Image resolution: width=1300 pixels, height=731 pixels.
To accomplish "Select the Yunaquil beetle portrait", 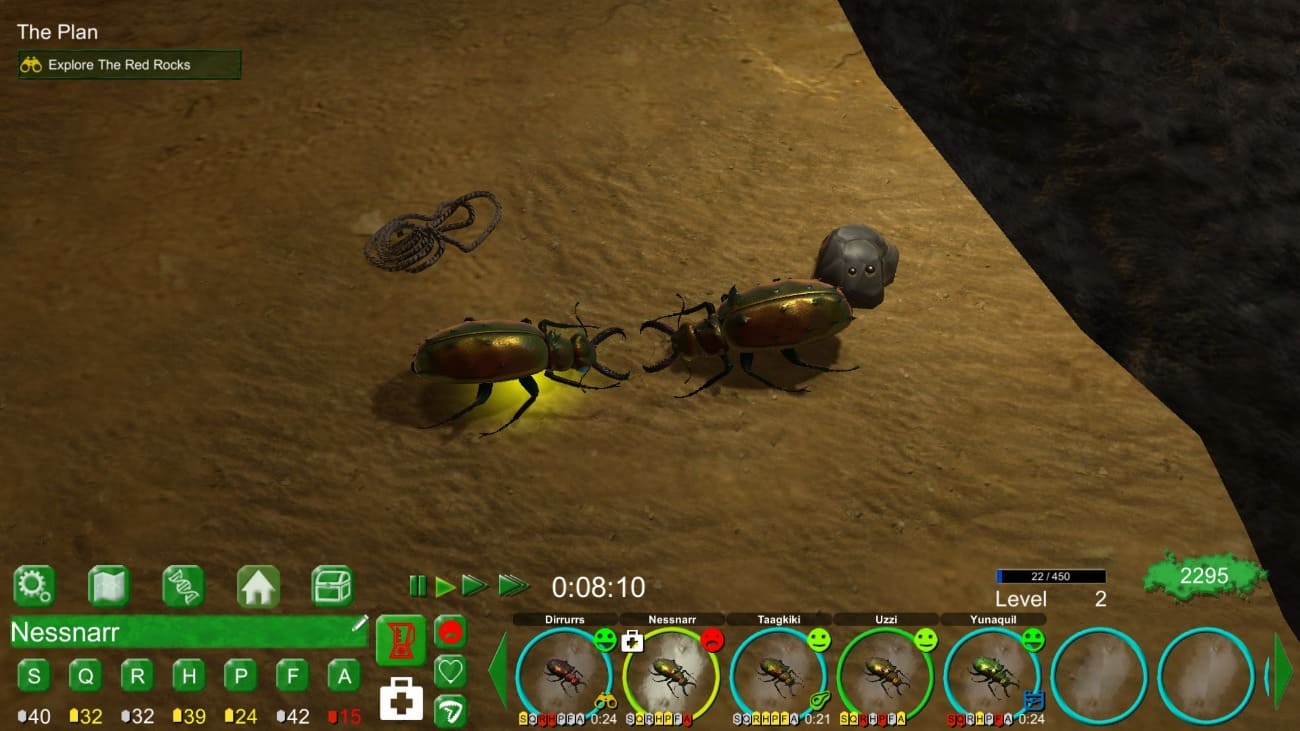I will [x=991, y=675].
